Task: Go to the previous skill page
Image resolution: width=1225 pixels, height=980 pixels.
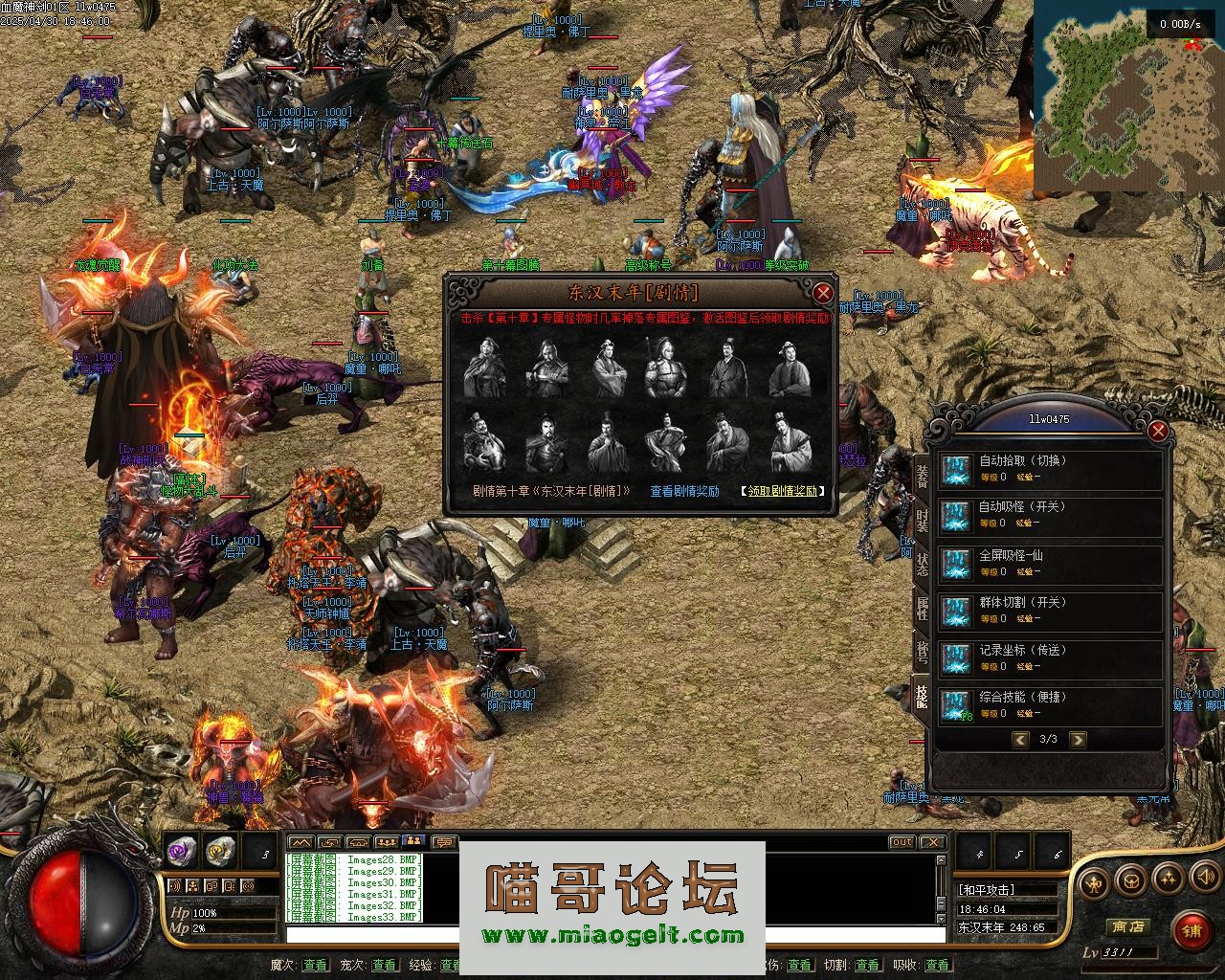Action: 1020,739
